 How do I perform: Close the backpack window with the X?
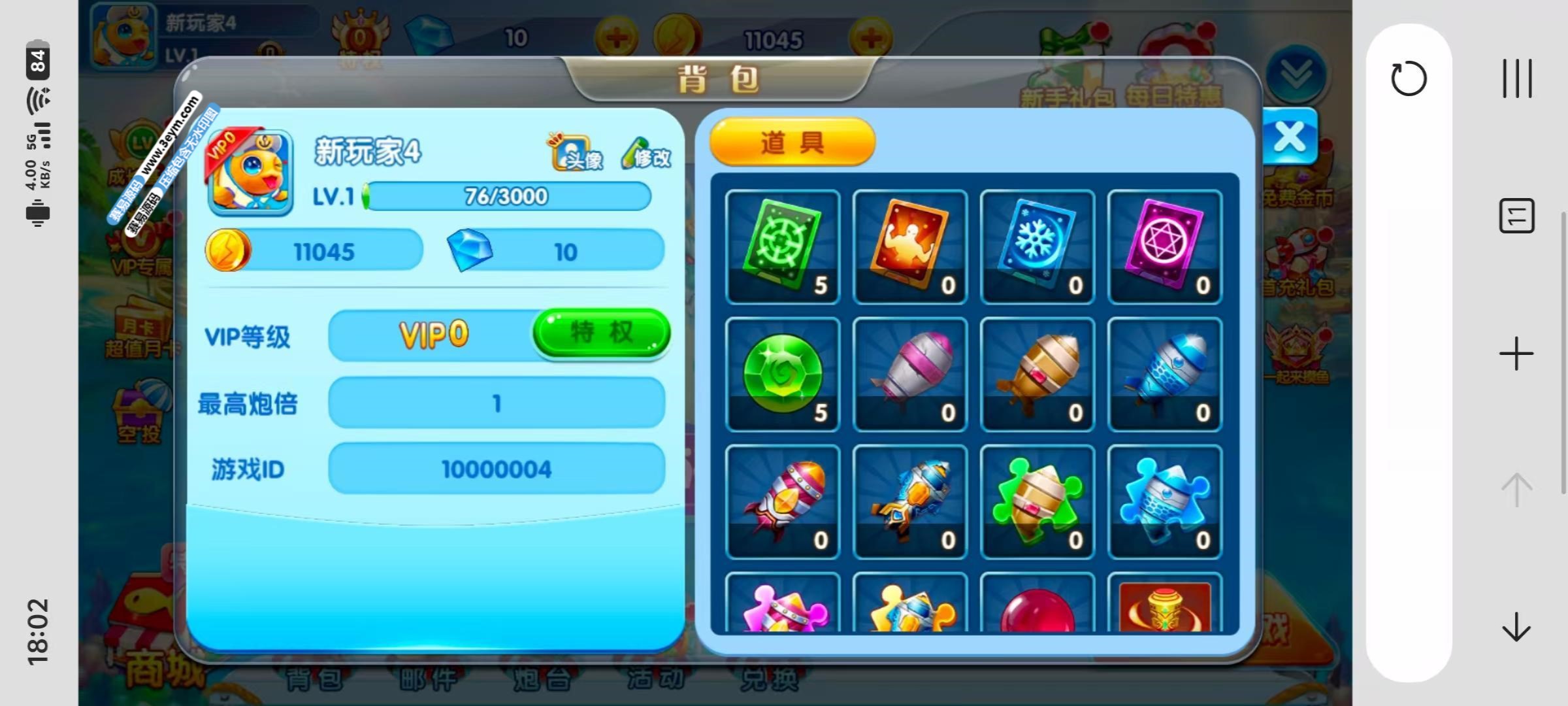coord(1290,137)
